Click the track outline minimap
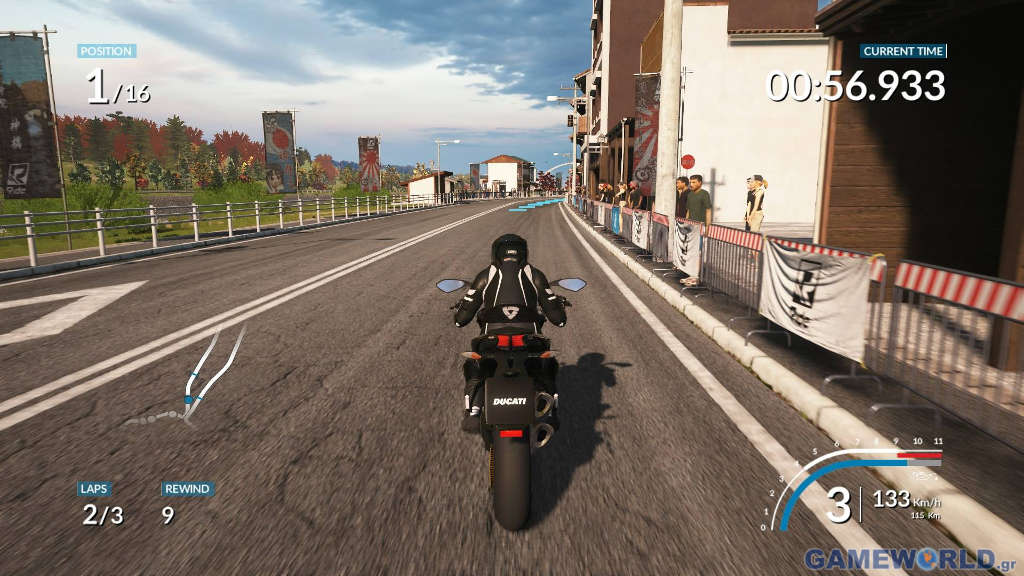The width and height of the screenshot is (1024, 576). (x=192, y=380)
